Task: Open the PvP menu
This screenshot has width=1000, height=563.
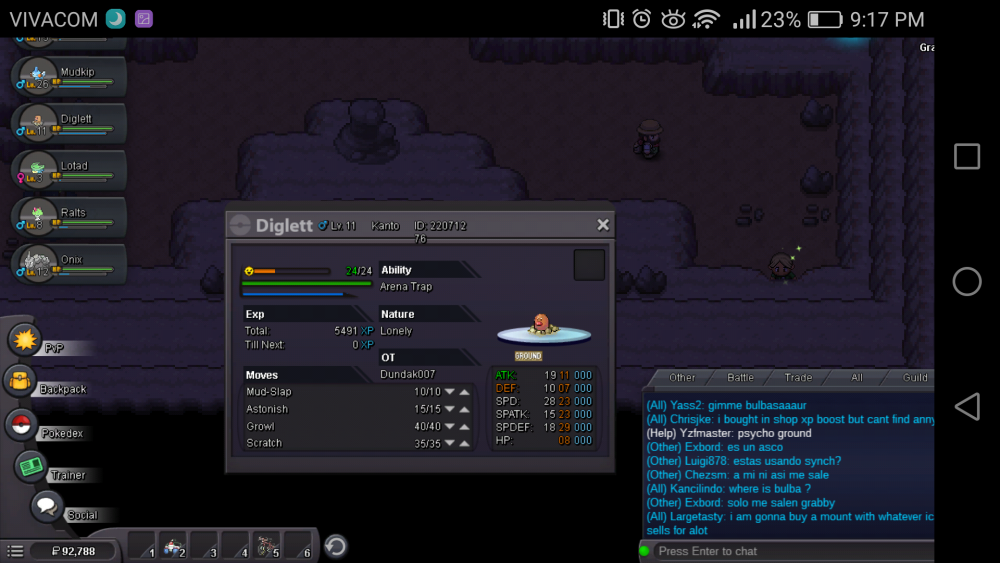Action: pyautogui.click(x=24, y=339)
